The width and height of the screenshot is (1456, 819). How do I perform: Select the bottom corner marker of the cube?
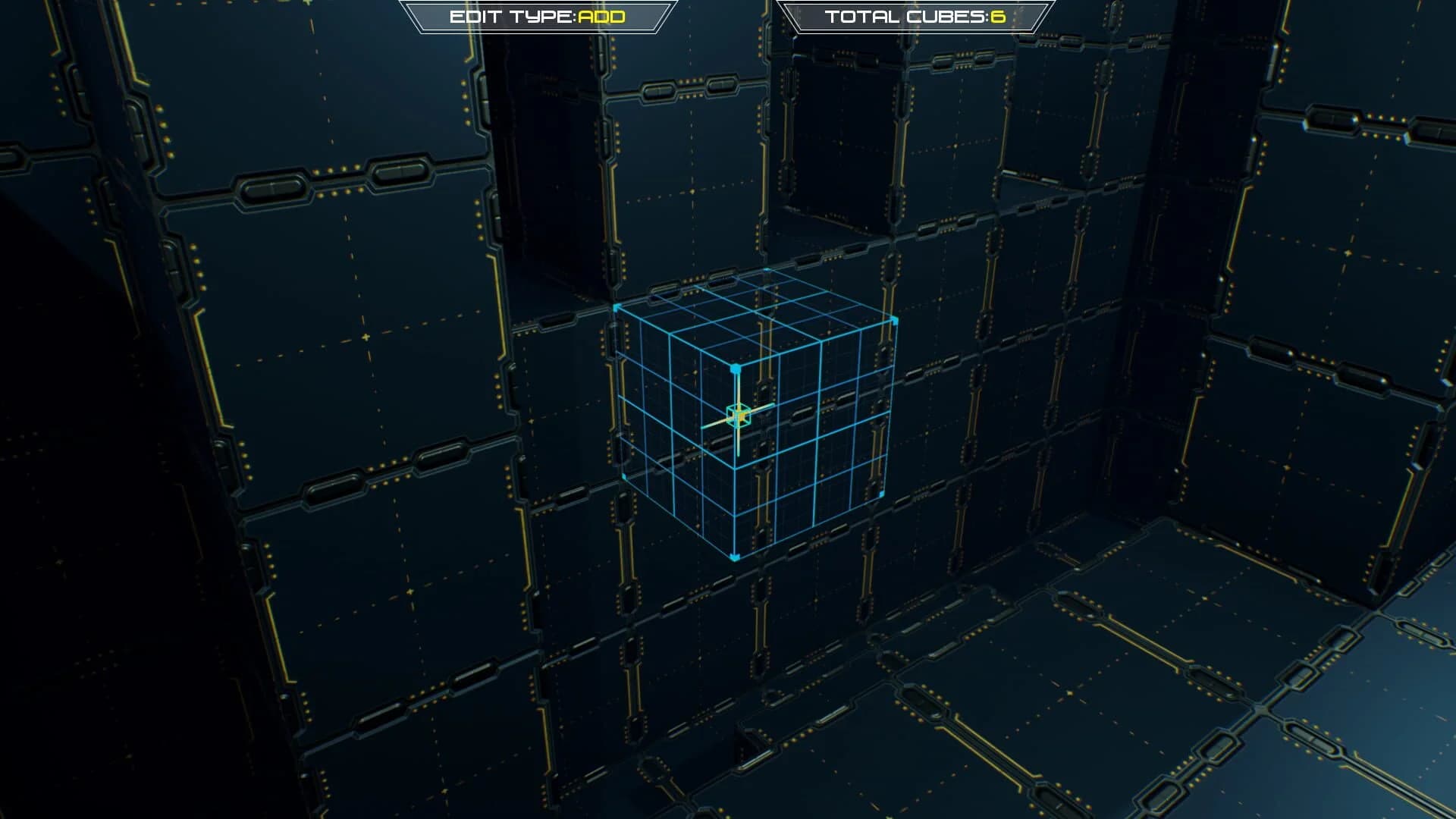pyautogui.click(x=734, y=559)
